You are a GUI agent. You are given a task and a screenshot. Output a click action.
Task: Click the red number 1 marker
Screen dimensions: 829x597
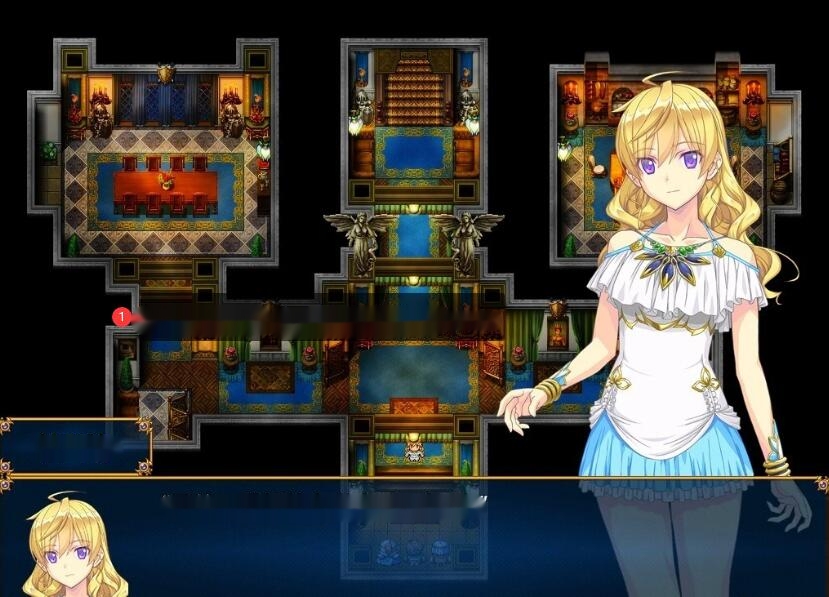[x=122, y=317]
